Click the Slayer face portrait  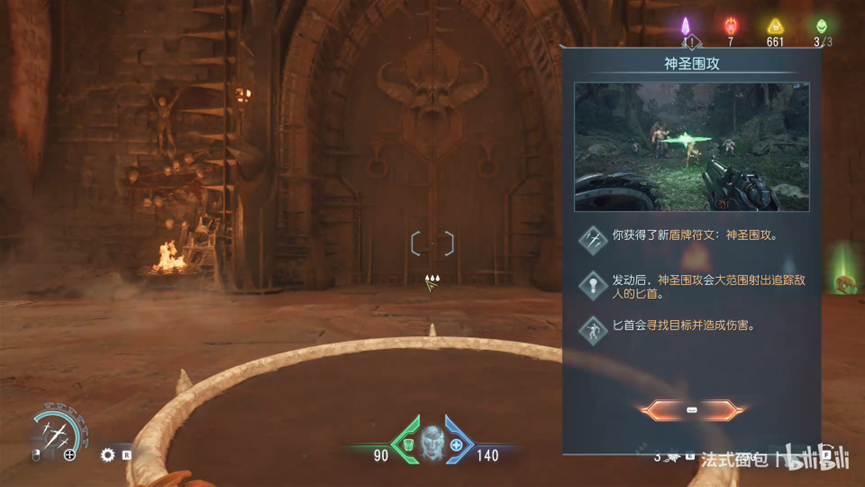(432, 440)
